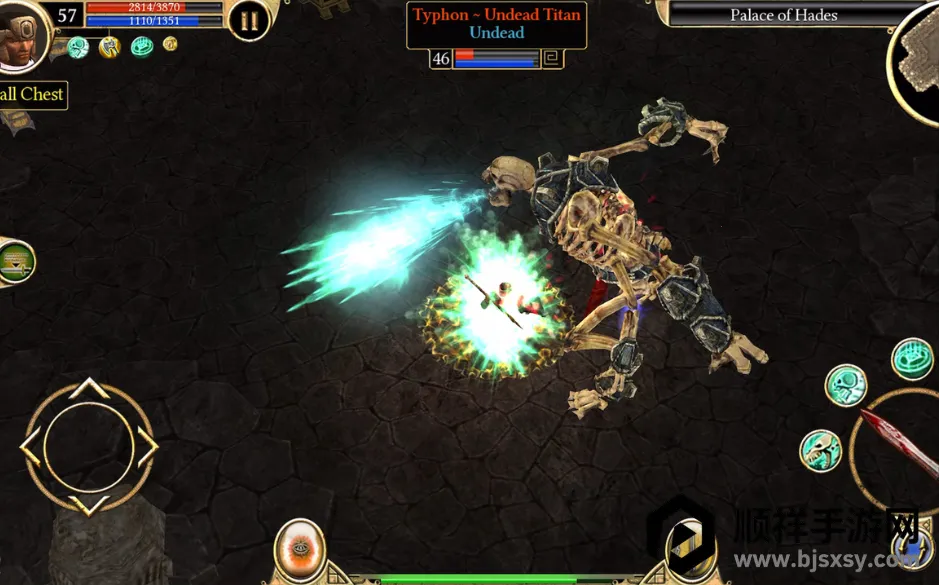Activate the green claw-hand skill
The image size is (939, 585).
(911, 359)
